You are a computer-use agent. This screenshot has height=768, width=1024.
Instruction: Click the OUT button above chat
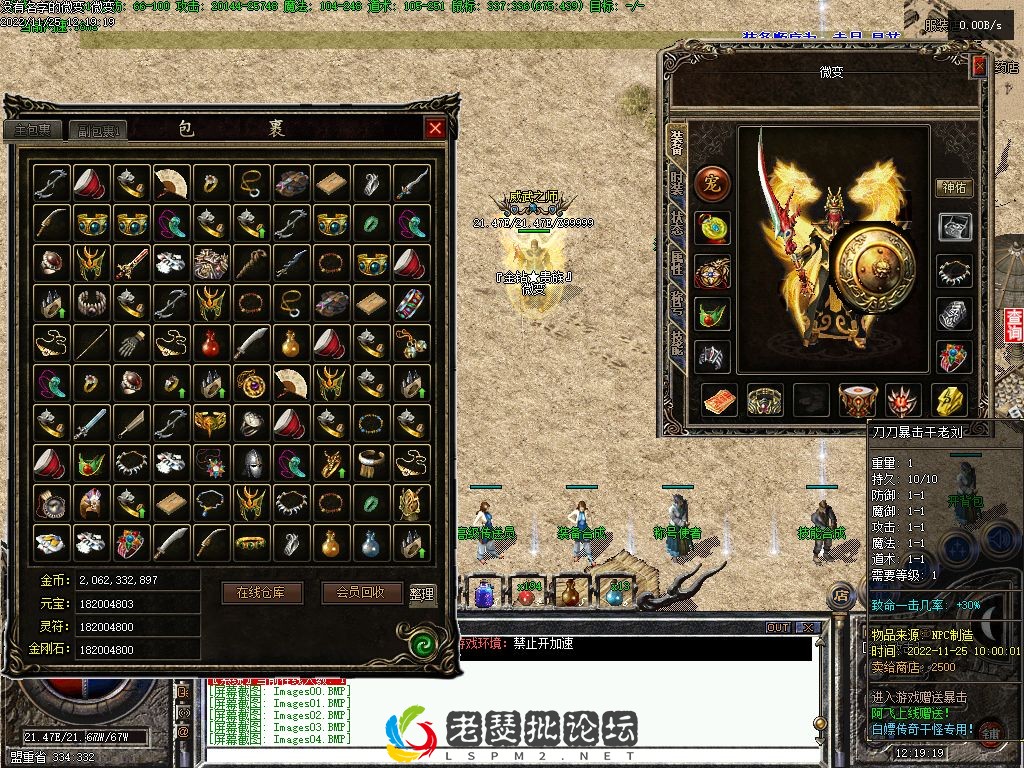click(x=778, y=627)
